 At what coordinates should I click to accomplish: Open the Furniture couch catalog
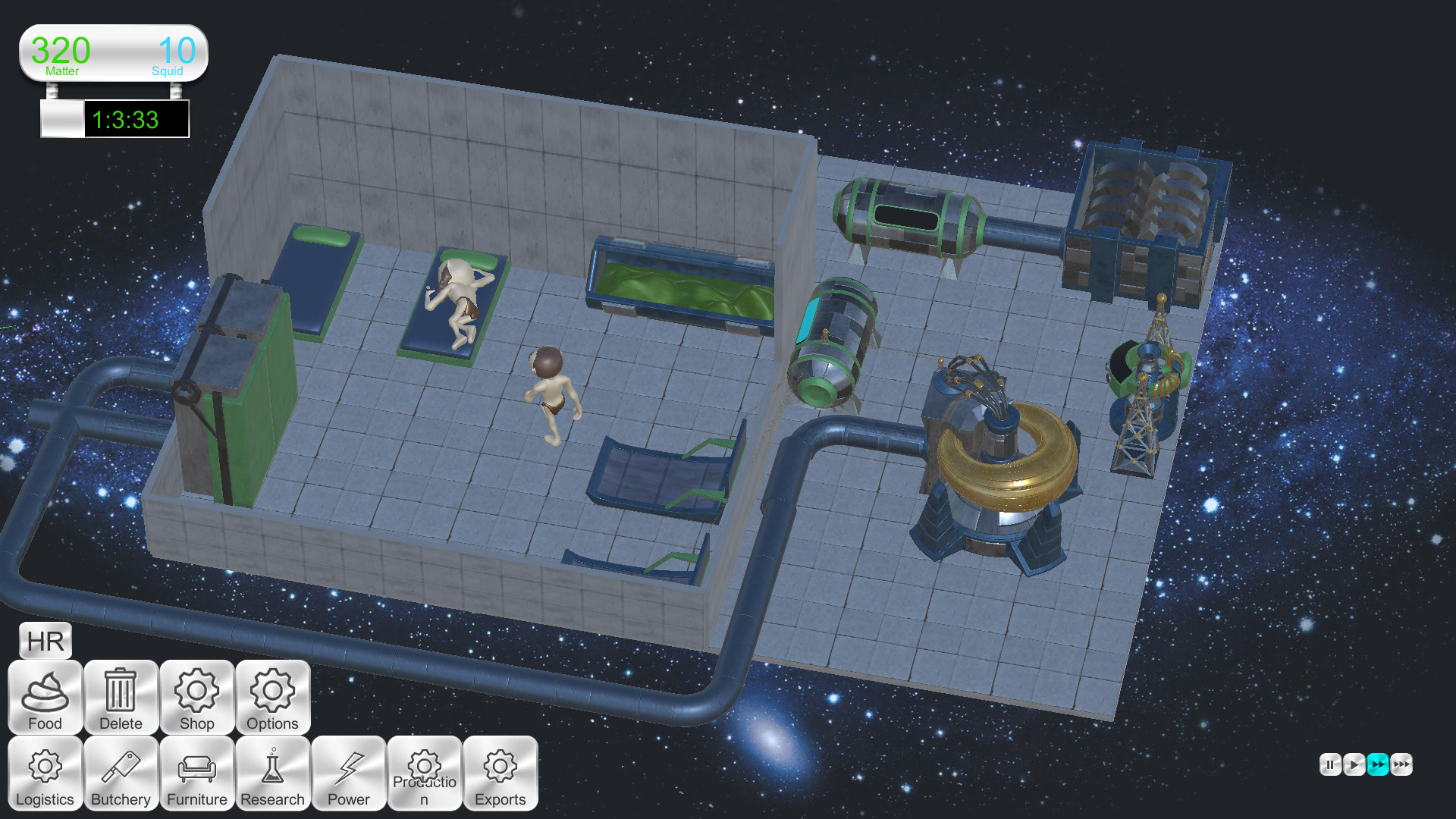(196, 773)
